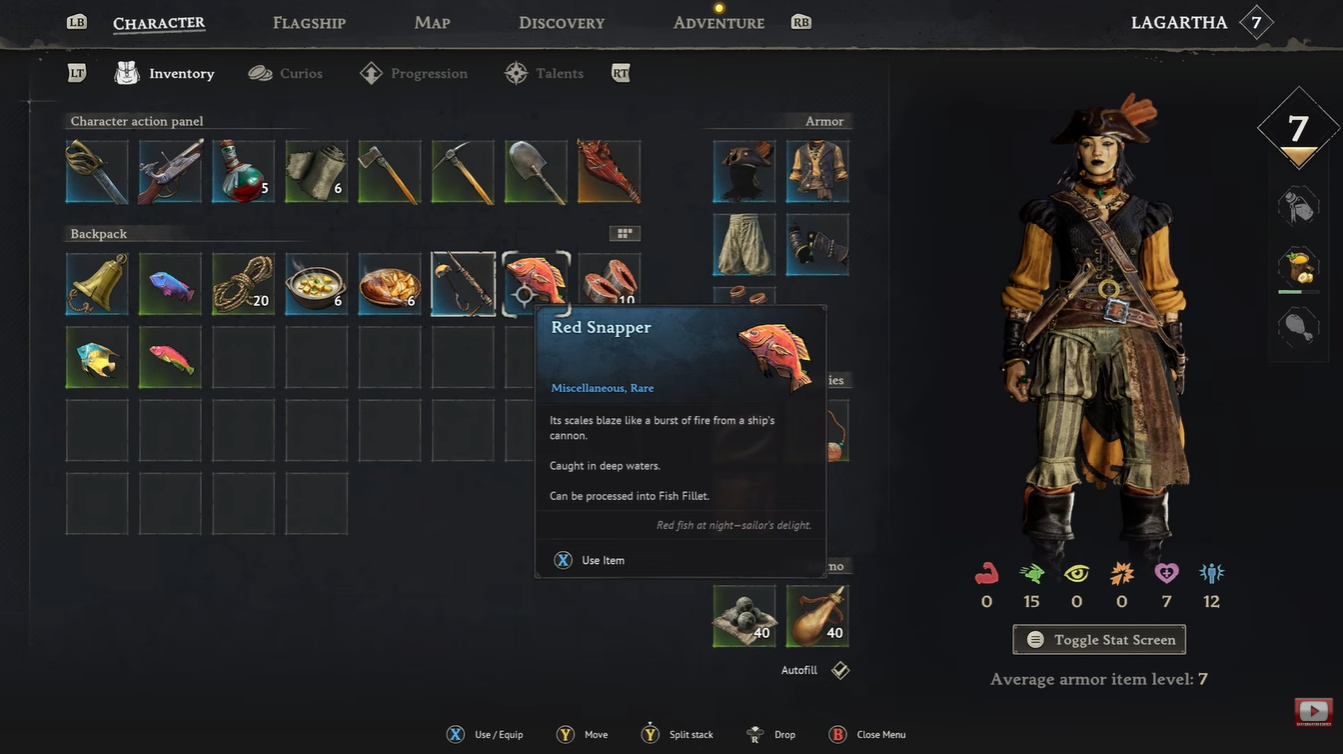Choose the fishing rod slot
This screenshot has width=1343, height=754.
(463, 284)
